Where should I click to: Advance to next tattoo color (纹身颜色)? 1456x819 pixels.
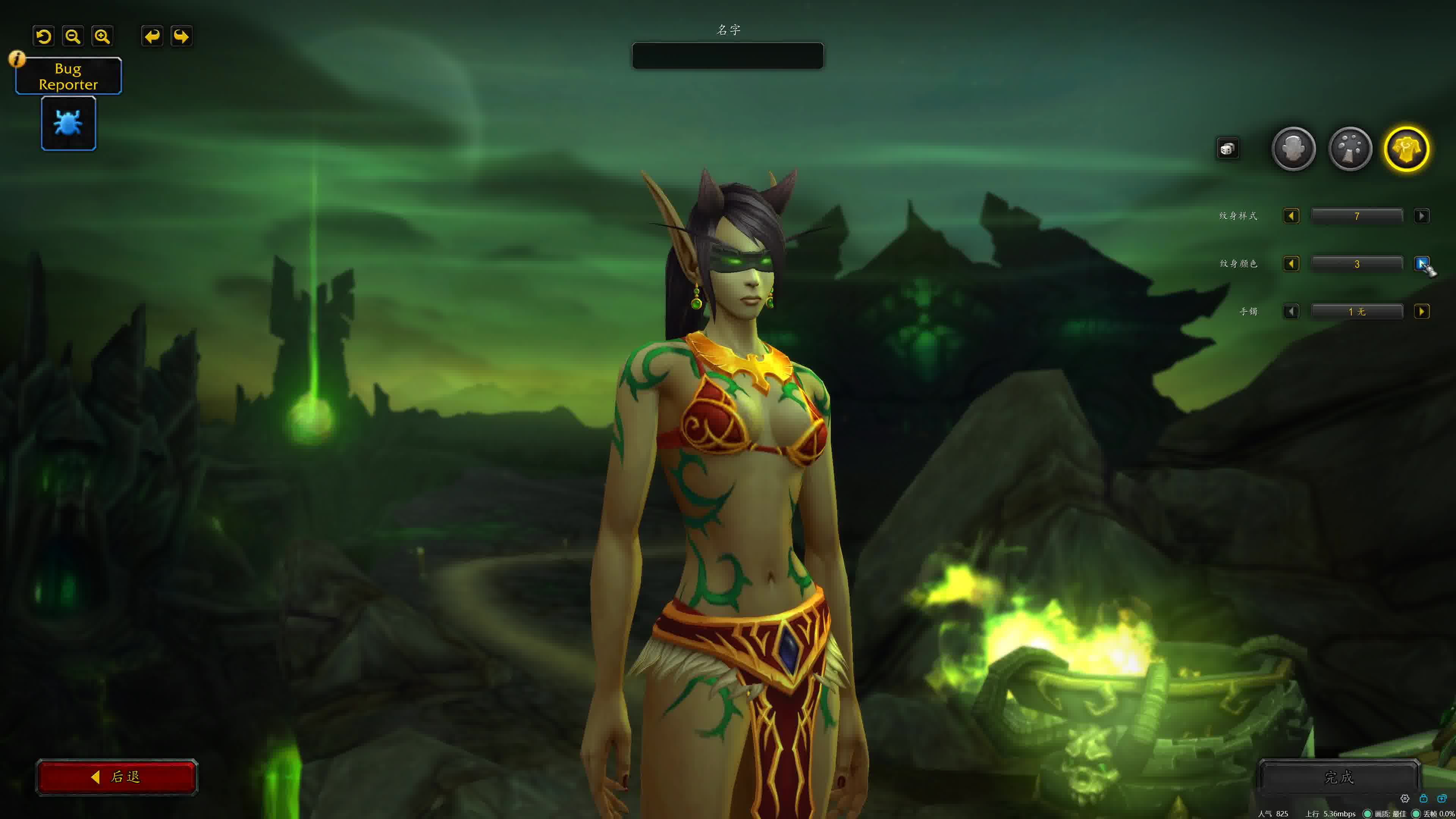[1421, 264]
